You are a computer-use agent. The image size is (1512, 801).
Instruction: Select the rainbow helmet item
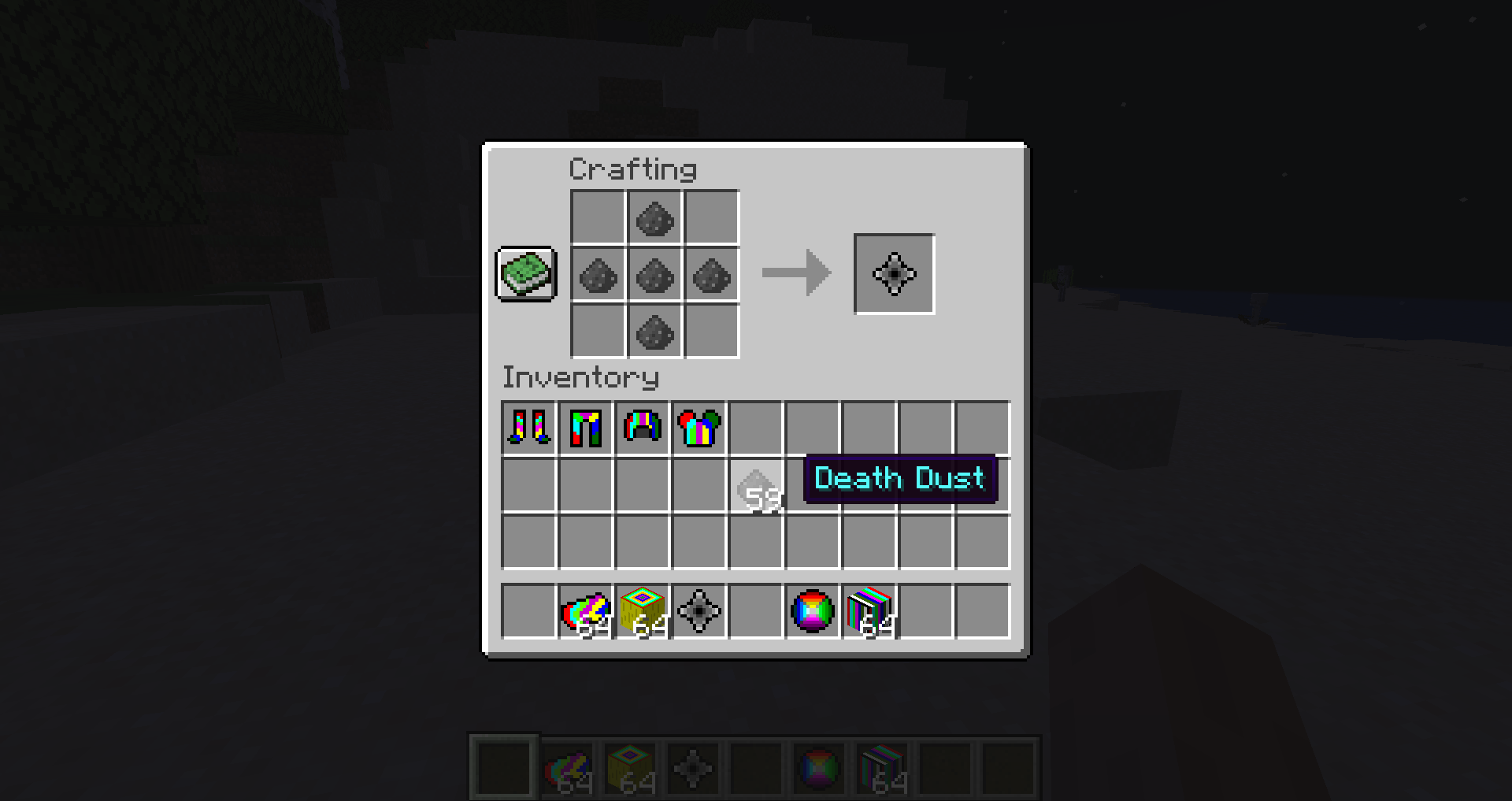[x=641, y=426]
